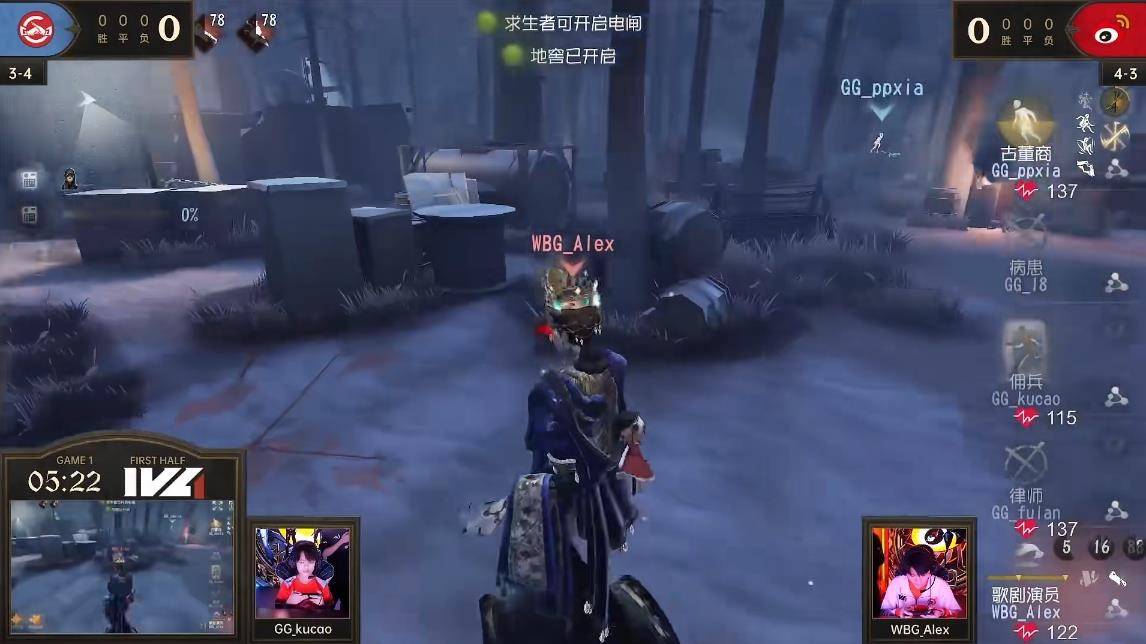This screenshot has width=1146, height=644.
Task: Click the red Weibo team logo
Action: pyautogui.click(x=1106, y=29)
